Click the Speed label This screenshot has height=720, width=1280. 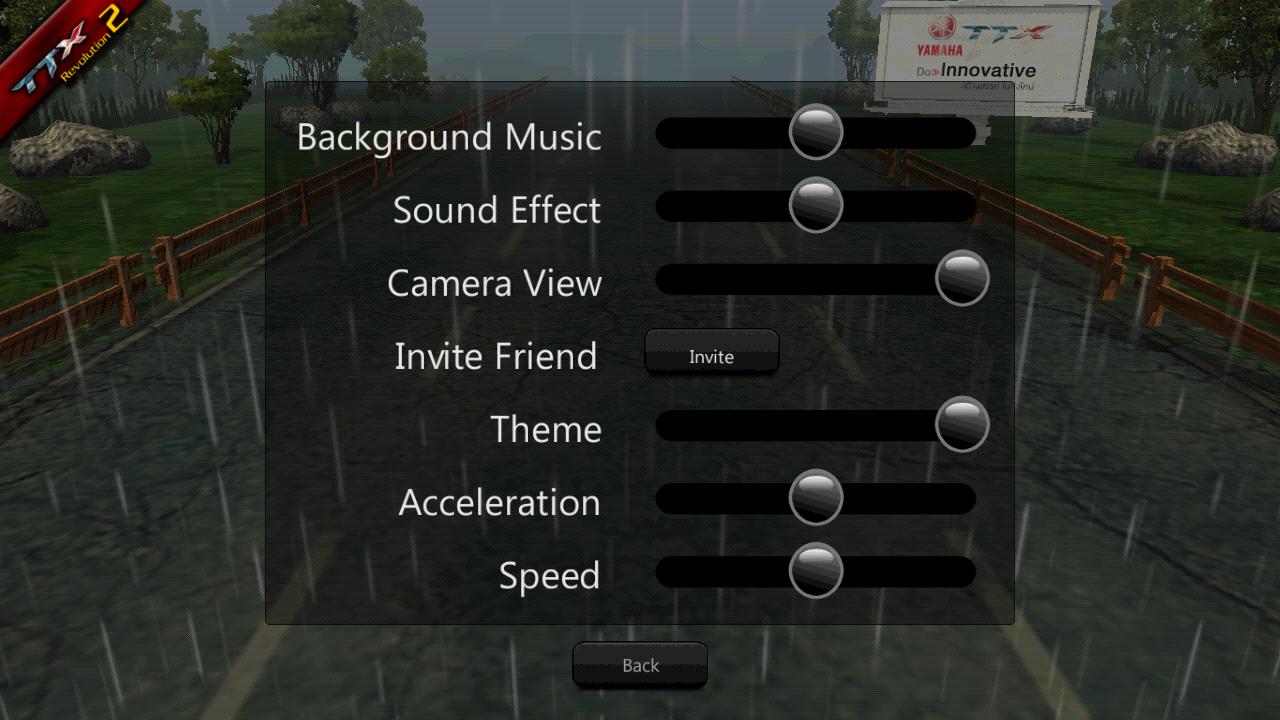coord(548,575)
